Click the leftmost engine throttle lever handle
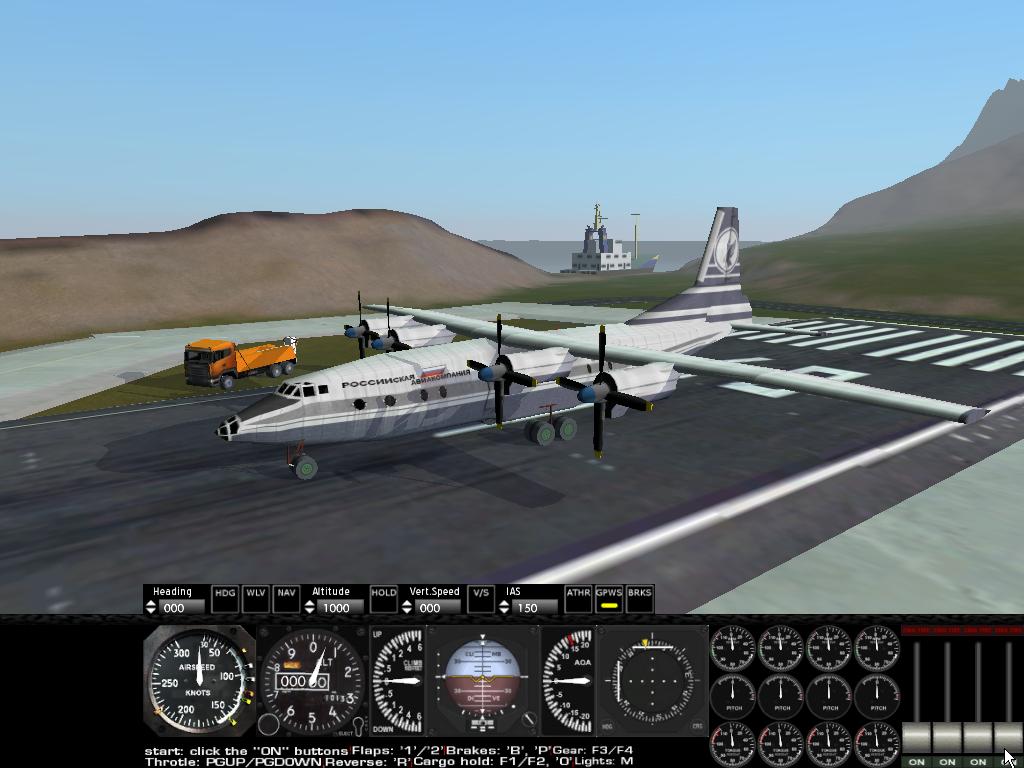 916,738
